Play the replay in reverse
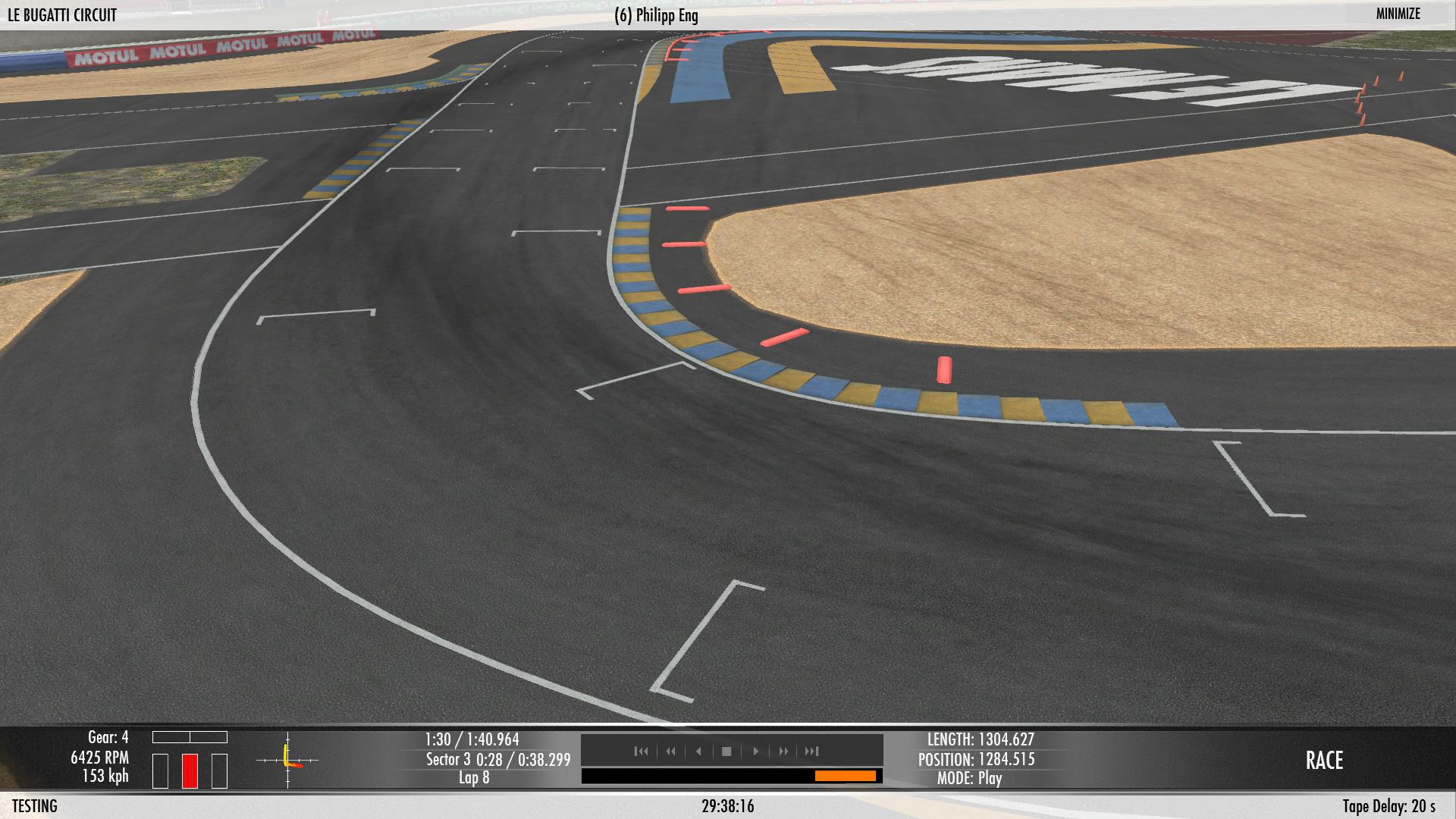The image size is (1456, 819). pyautogui.click(x=698, y=752)
